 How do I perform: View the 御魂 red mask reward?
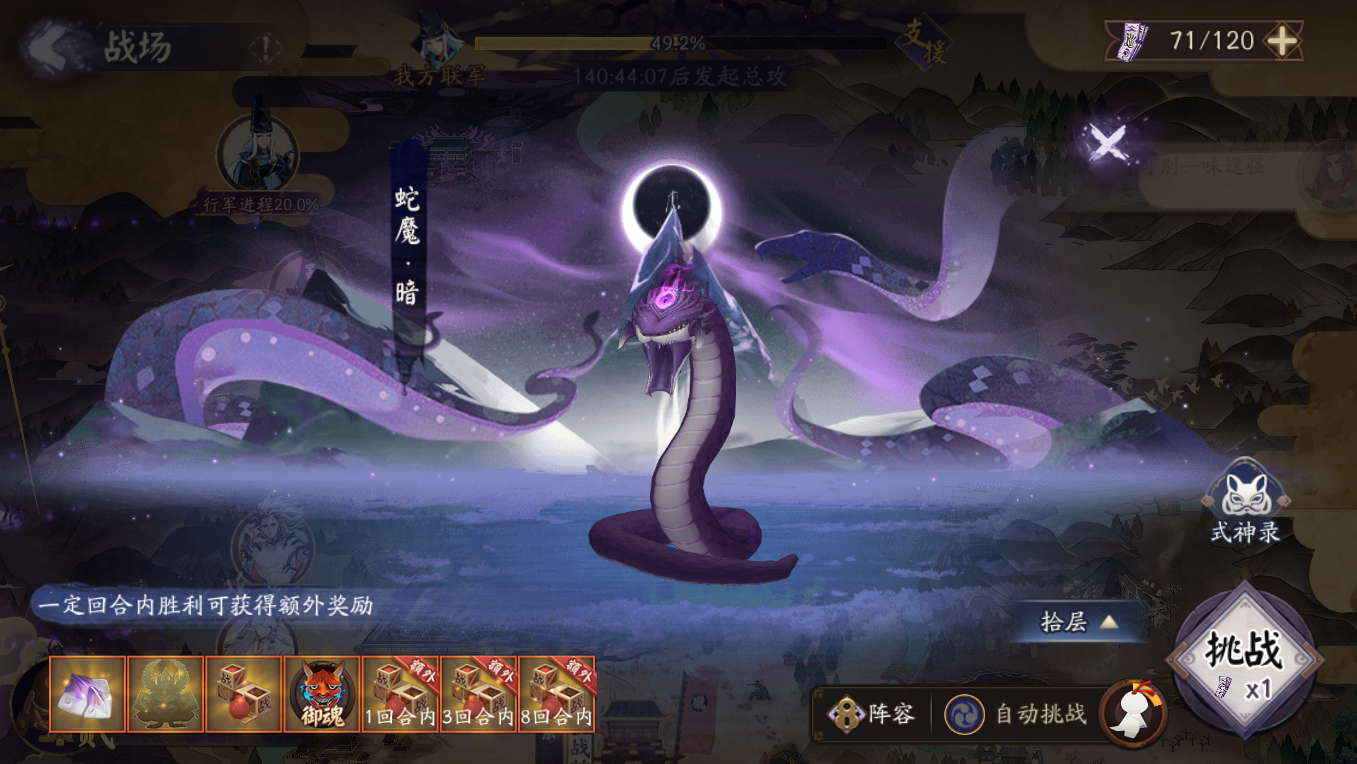[321, 694]
